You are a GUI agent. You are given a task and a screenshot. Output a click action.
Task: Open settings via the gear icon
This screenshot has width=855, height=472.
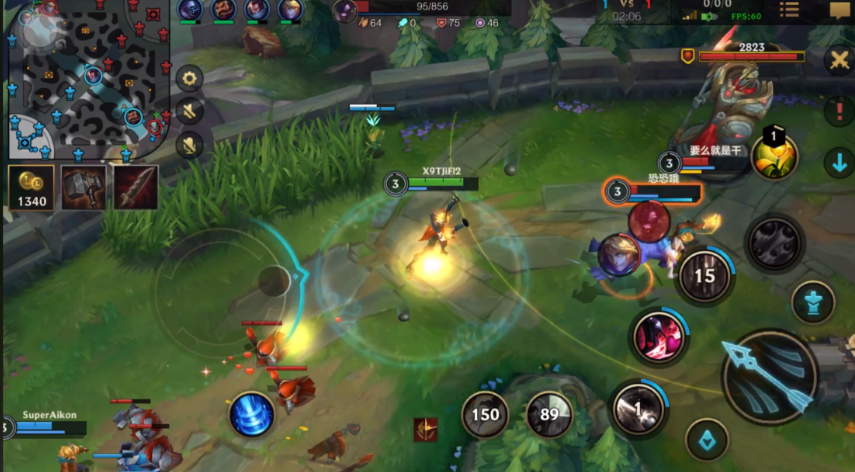(x=189, y=78)
